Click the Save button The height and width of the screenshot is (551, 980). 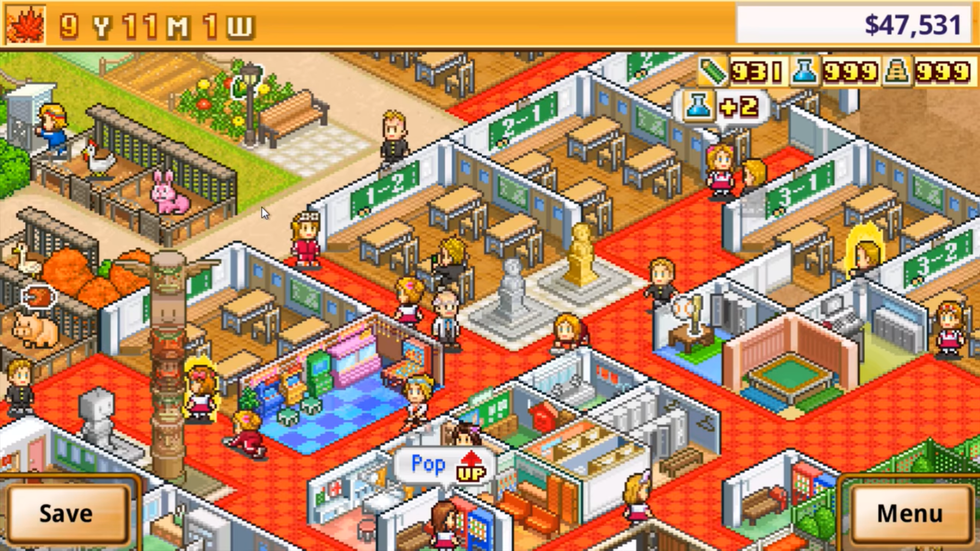coord(66,513)
